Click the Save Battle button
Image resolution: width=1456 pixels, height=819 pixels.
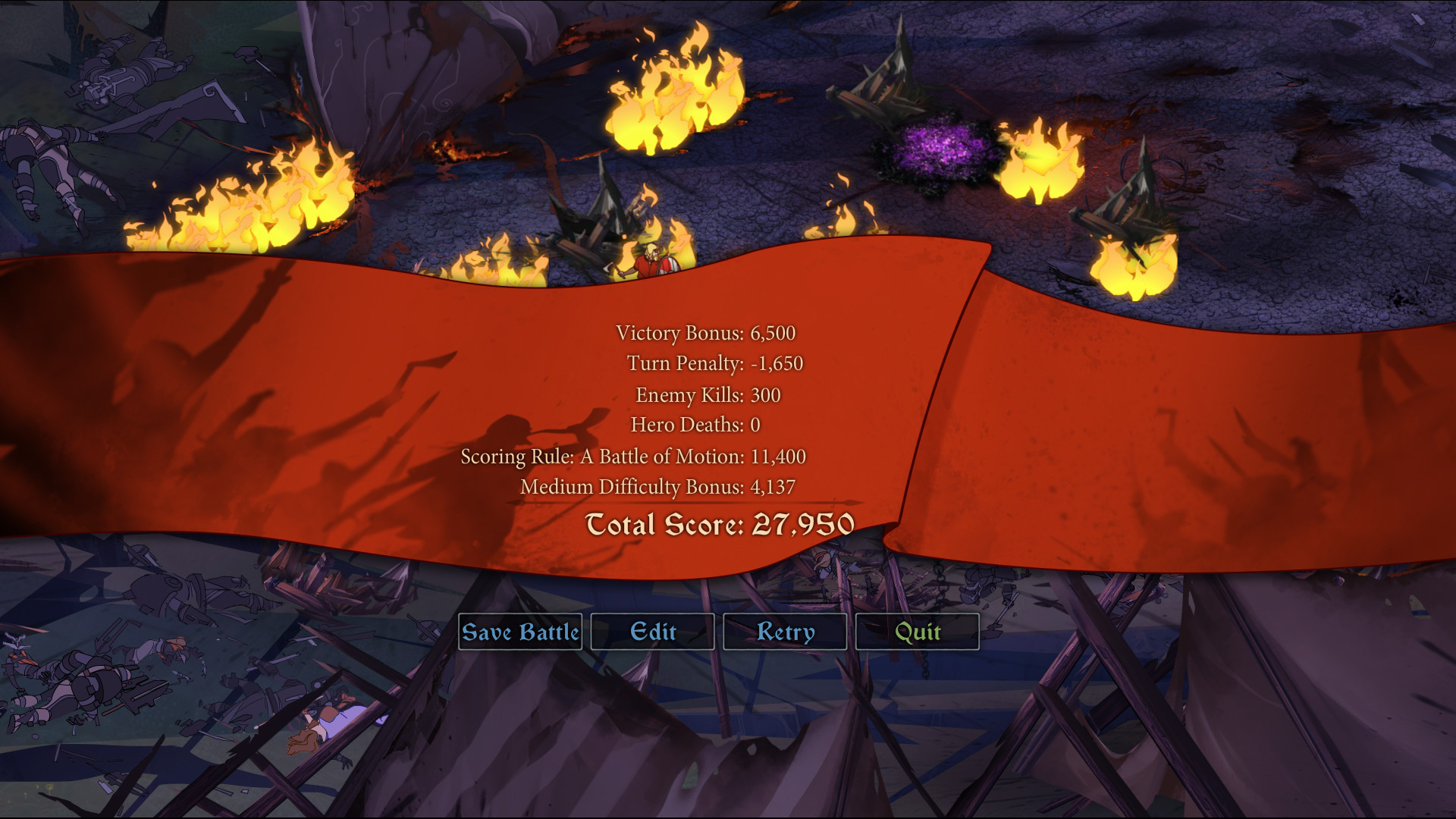521,632
